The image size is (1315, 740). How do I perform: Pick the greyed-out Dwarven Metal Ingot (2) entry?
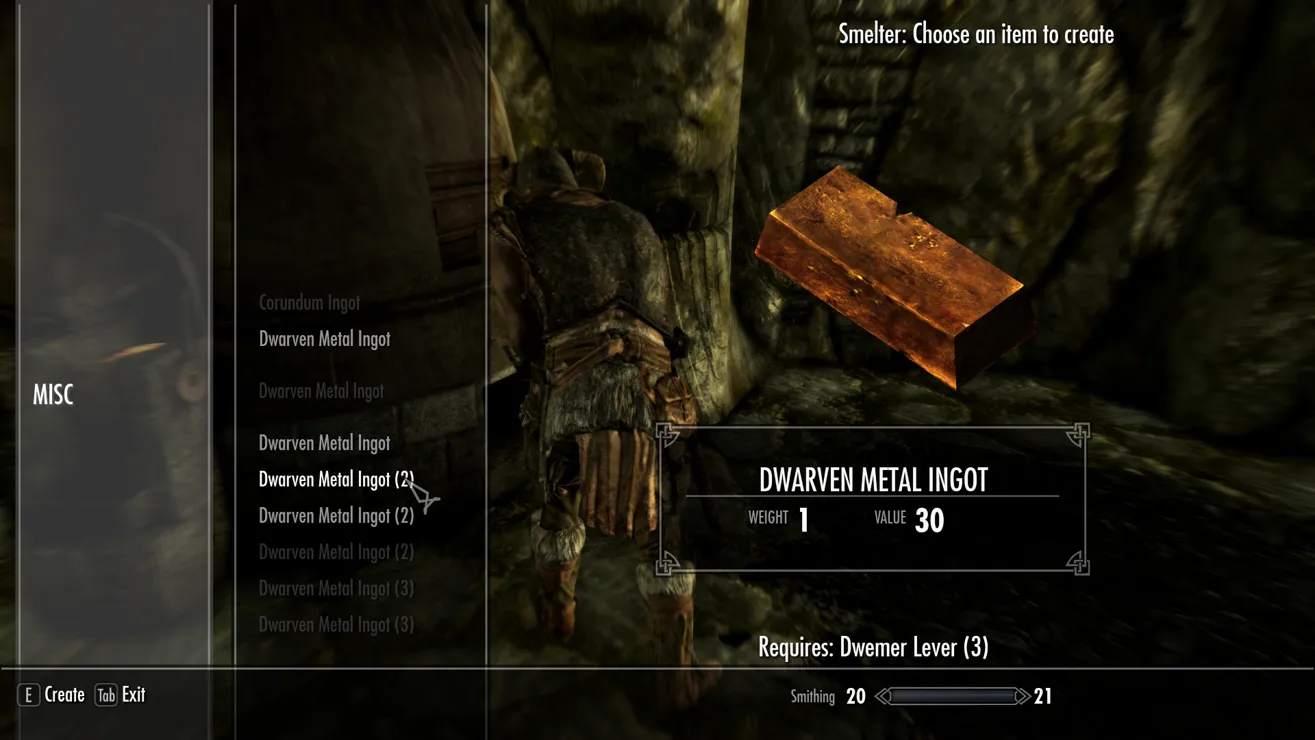tap(335, 552)
